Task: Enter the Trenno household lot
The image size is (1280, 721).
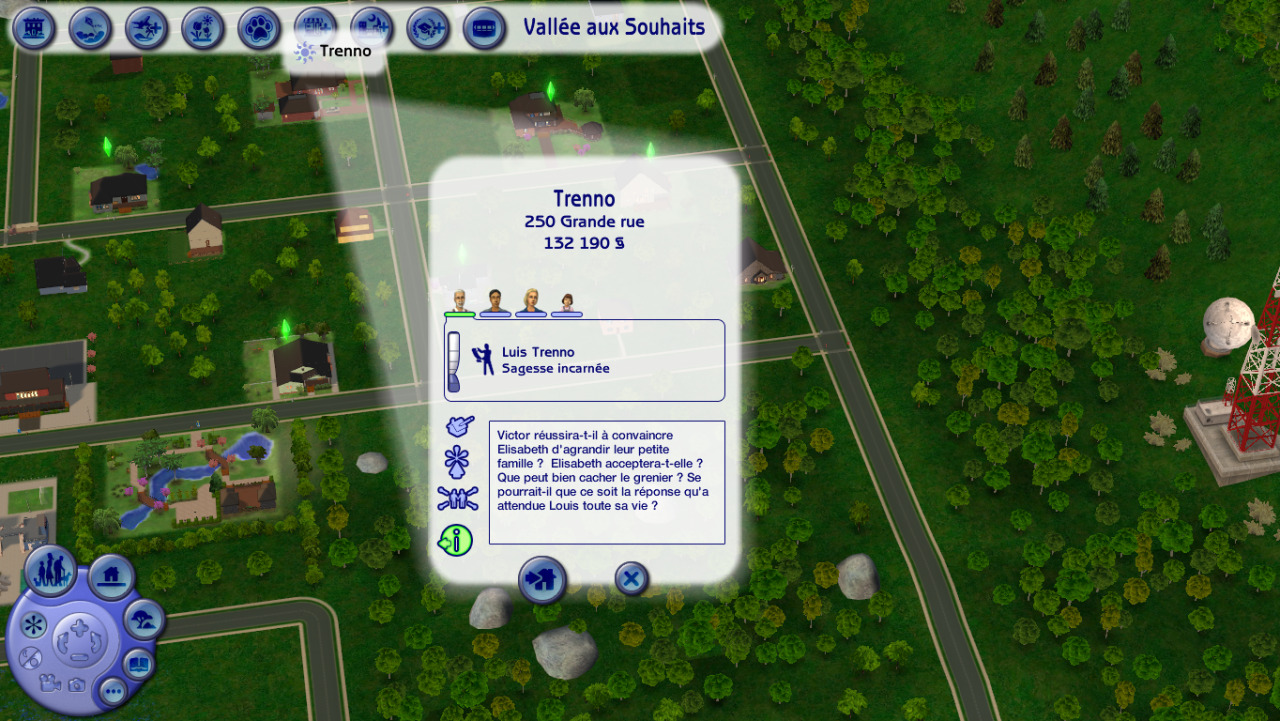Action: tap(542, 579)
